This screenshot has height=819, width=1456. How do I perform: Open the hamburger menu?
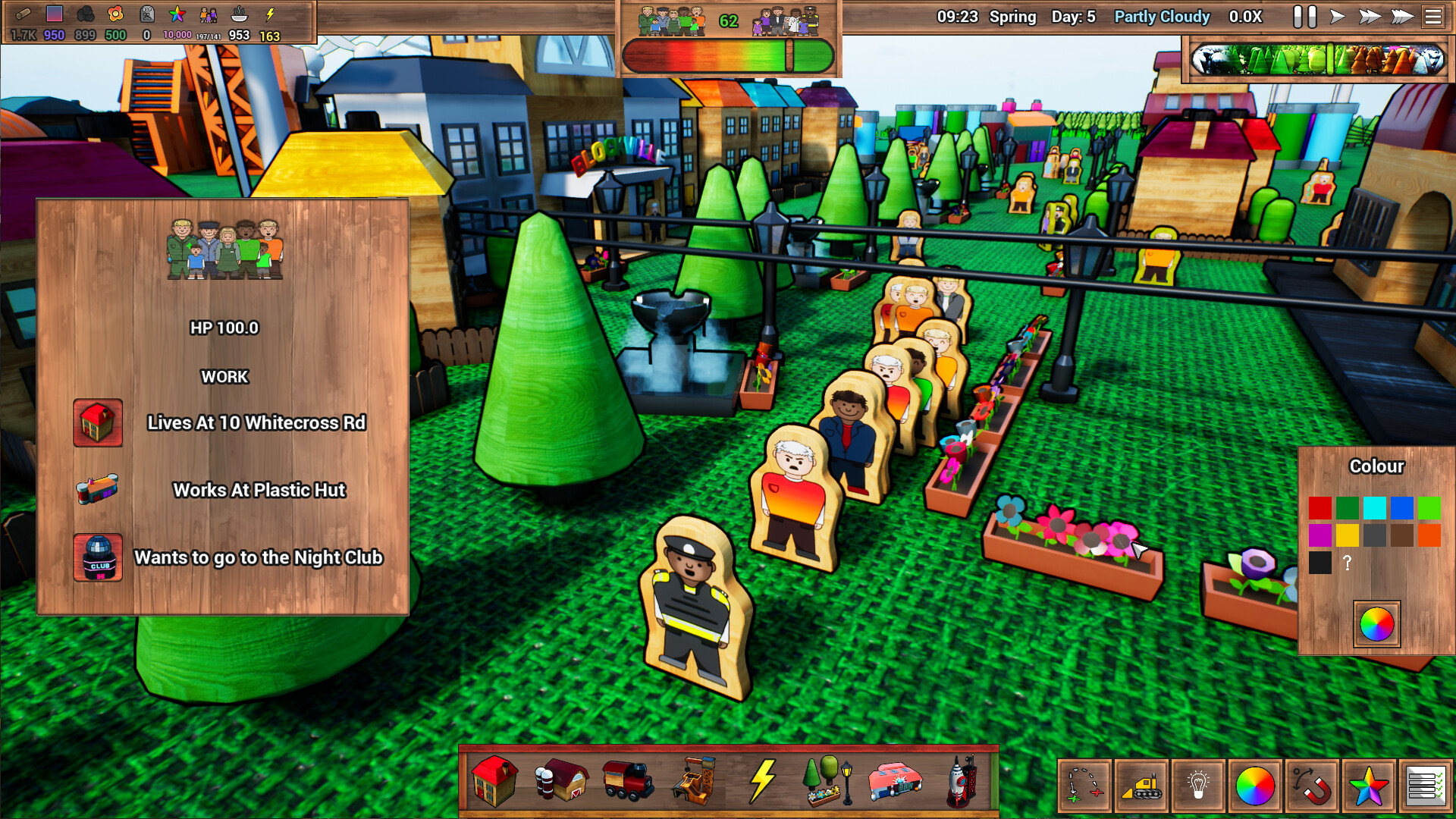(x=1432, y=17)
